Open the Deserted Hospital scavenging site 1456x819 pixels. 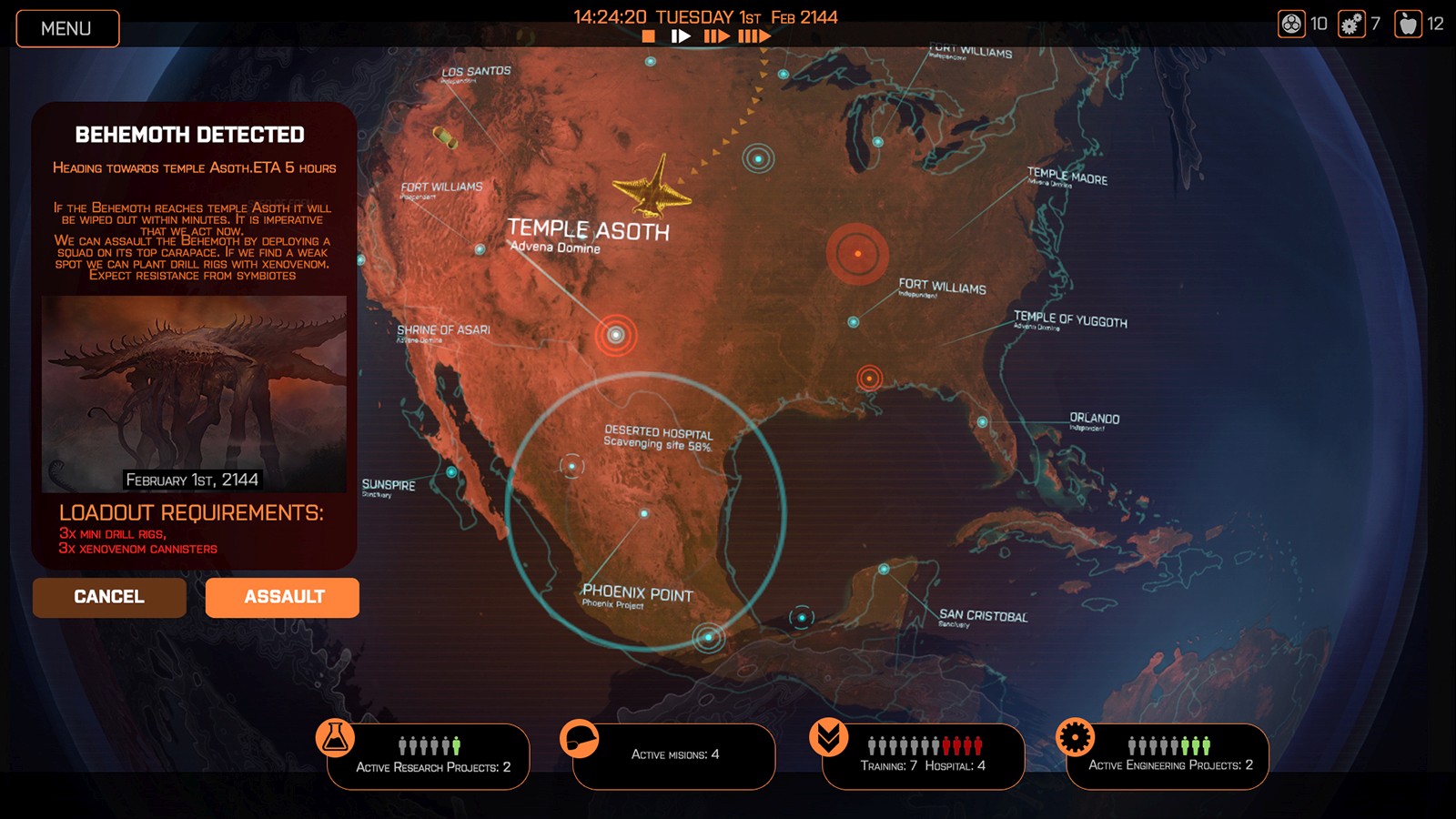571,464
